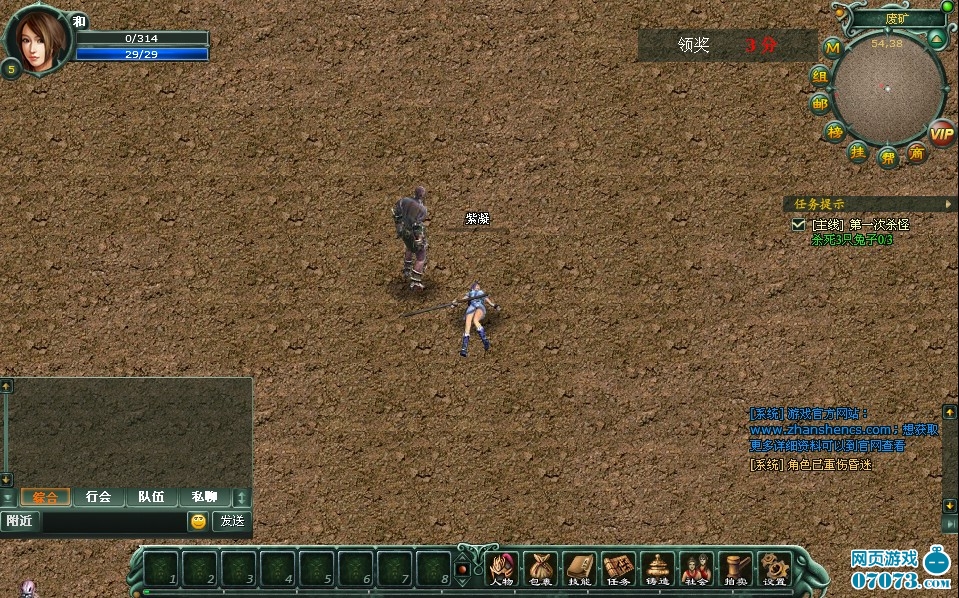The height and width of the screenshot is (598, 959).
Task: Open the 铸造 forging menu
Action: point(657,568)
